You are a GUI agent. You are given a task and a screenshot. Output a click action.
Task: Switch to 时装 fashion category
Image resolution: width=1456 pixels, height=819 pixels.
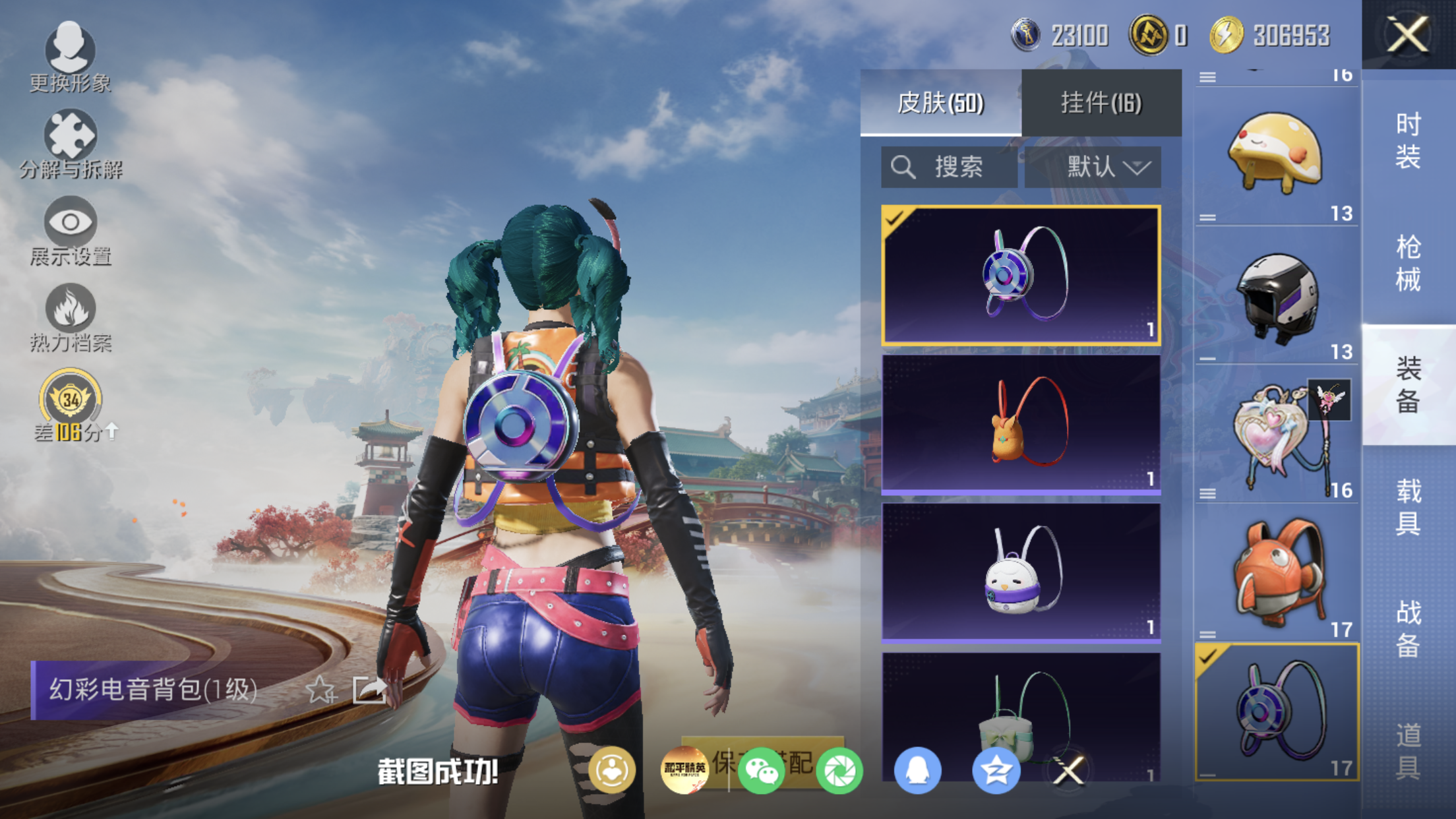point(1409,141)
